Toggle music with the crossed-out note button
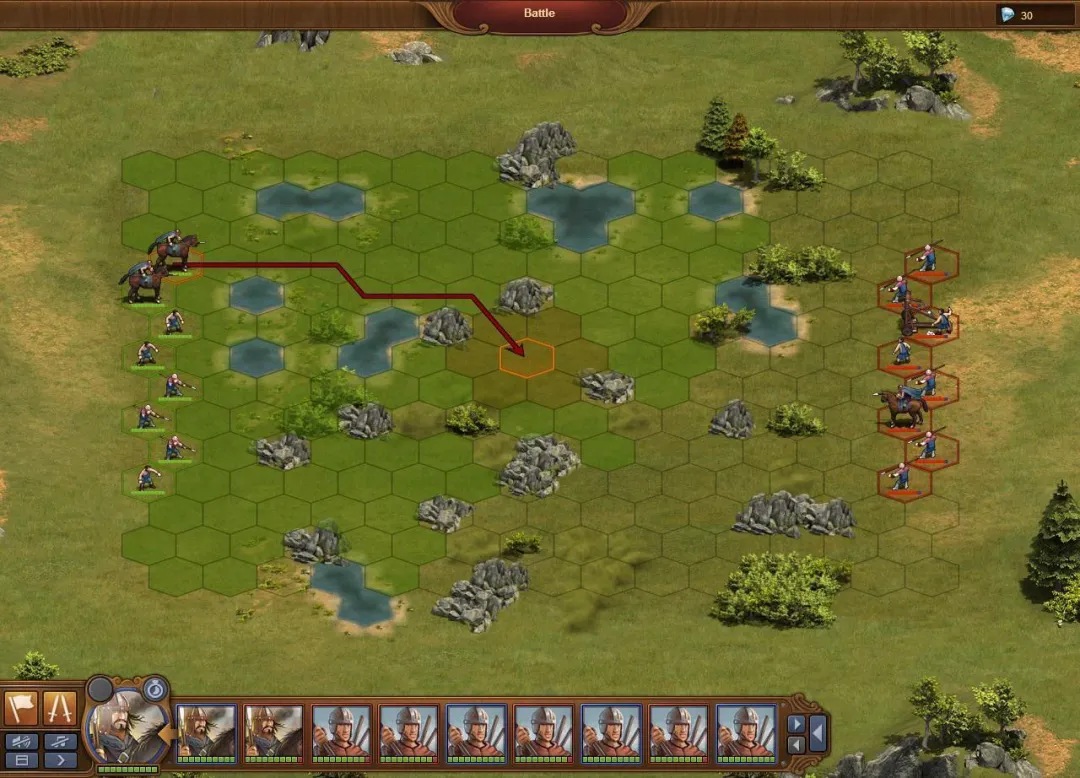The width and height of the screenshot is (1080, 778). [x=59, y=741]
